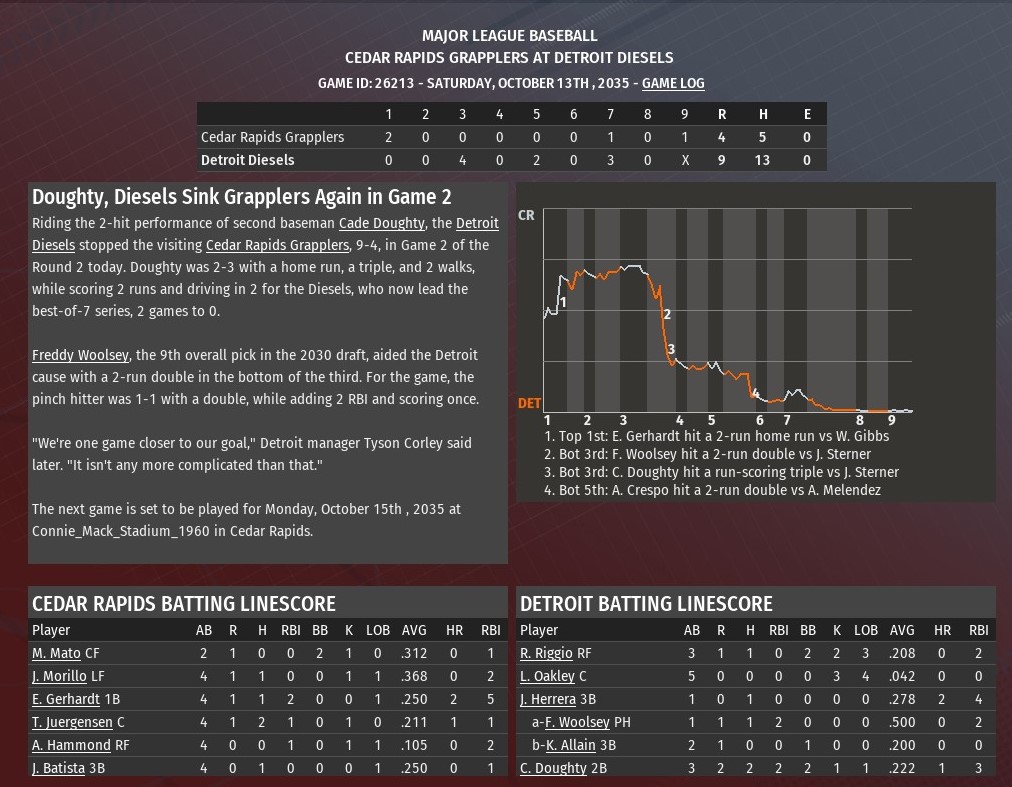1012x787 pixels.
Task: Select J. Herrera in Detroit linescore
Action: [x=548, y=699]
